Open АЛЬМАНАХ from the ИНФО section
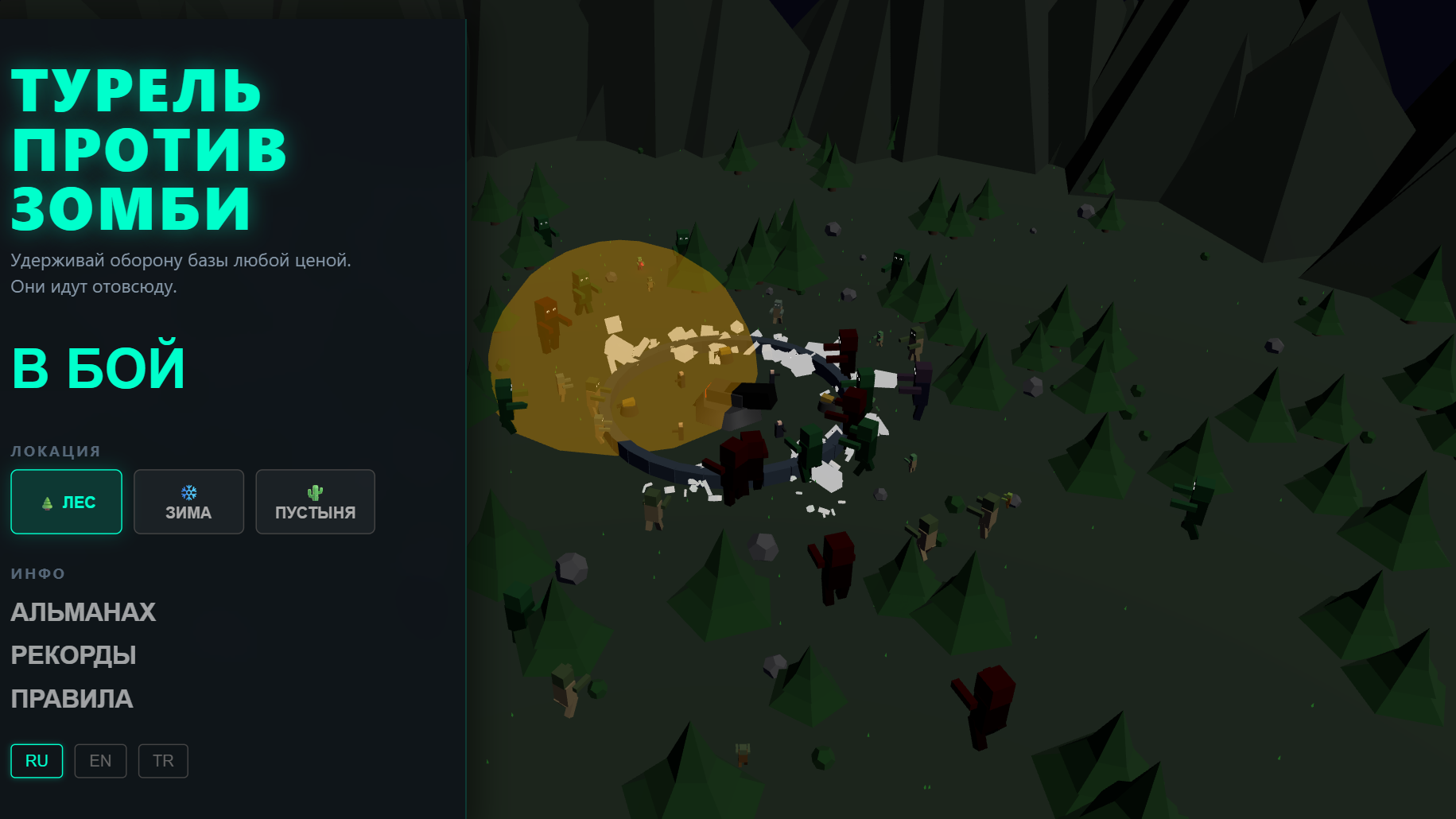Screen dimensions: 1456x819 tap(83, 612)
